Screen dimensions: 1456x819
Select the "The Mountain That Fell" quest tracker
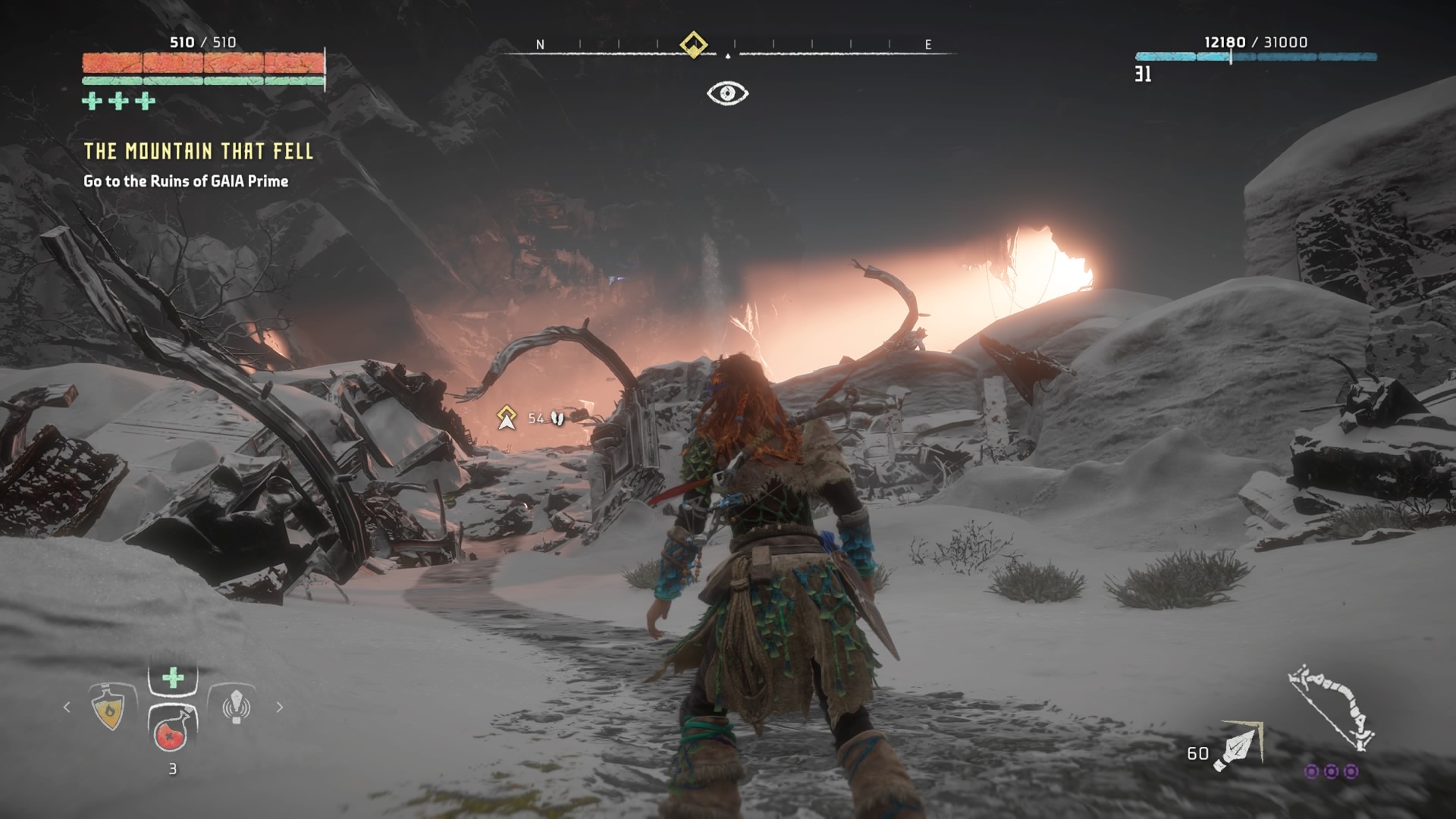[x=198, y=151]
